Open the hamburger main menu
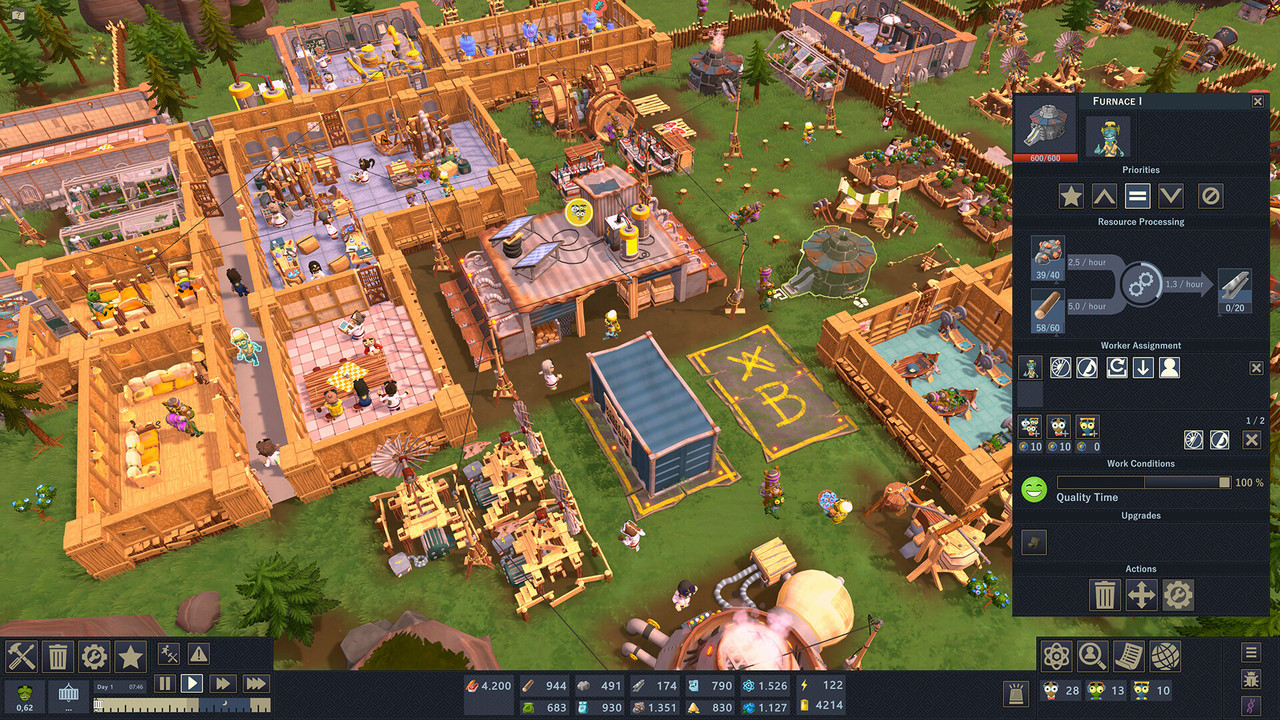Screen dimensions: 1280x720 tap(1251, 653)
